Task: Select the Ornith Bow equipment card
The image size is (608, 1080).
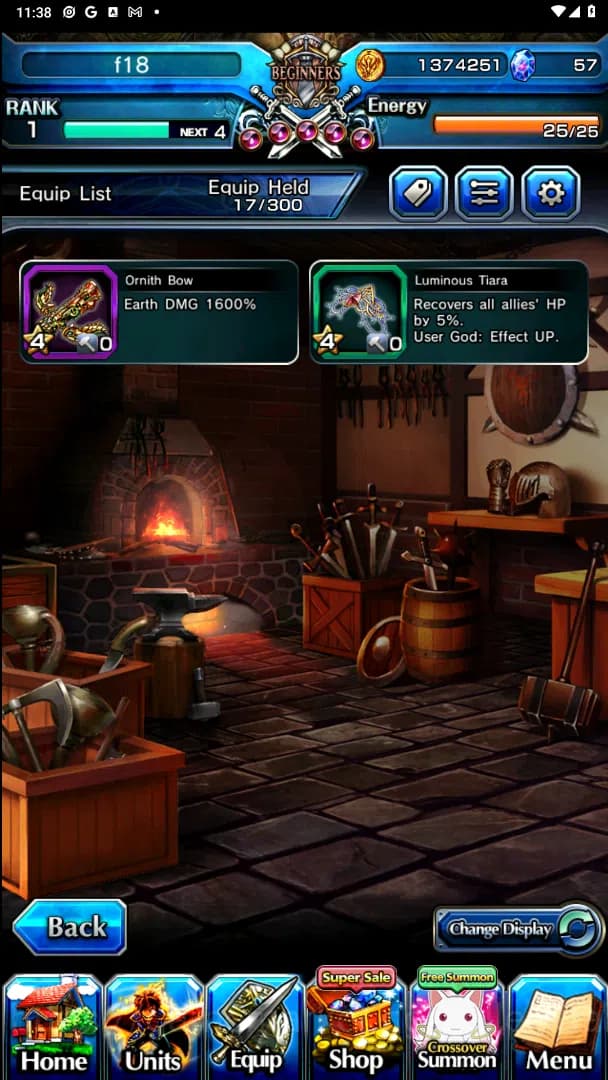Action: [x=159, y=311]
